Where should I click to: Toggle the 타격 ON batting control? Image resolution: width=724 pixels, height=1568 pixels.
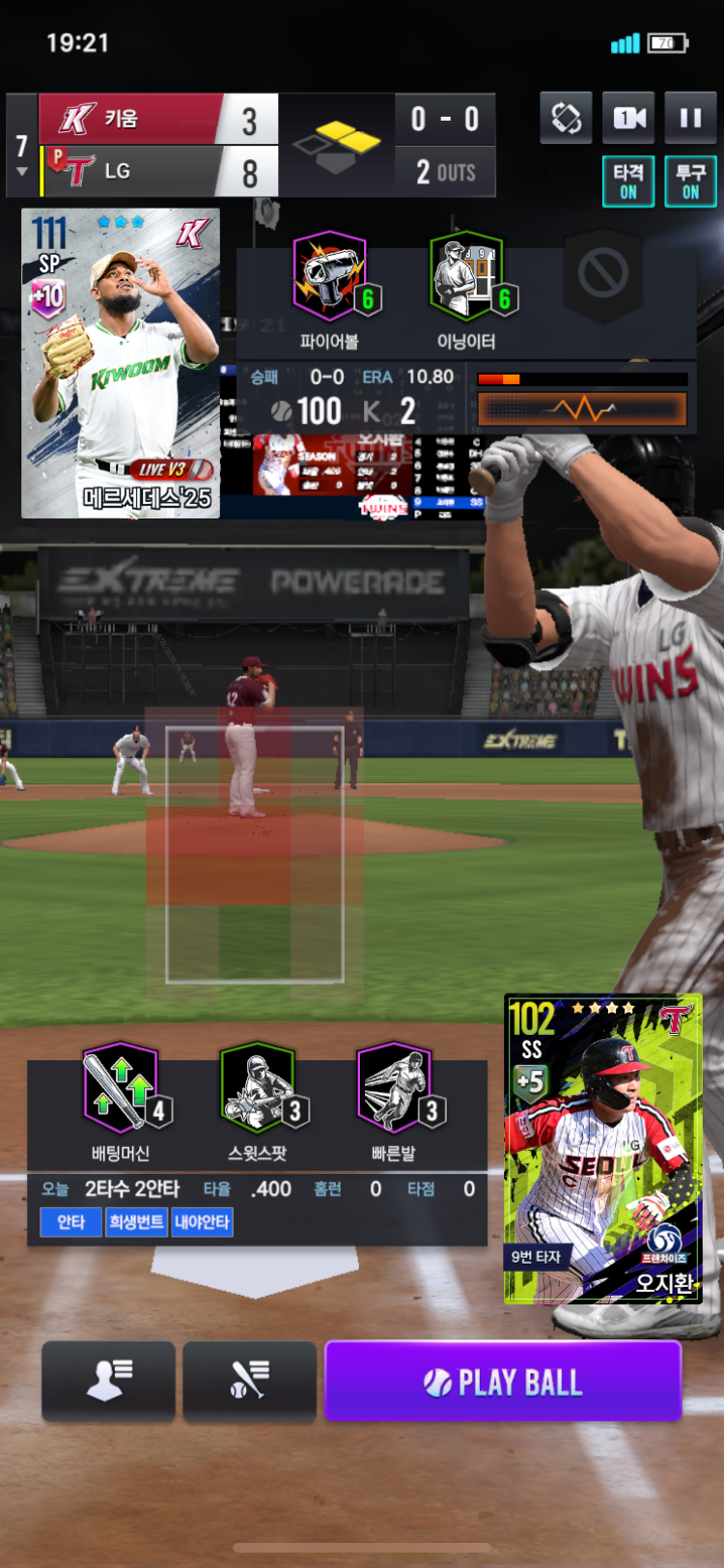[x=628, y=182]
